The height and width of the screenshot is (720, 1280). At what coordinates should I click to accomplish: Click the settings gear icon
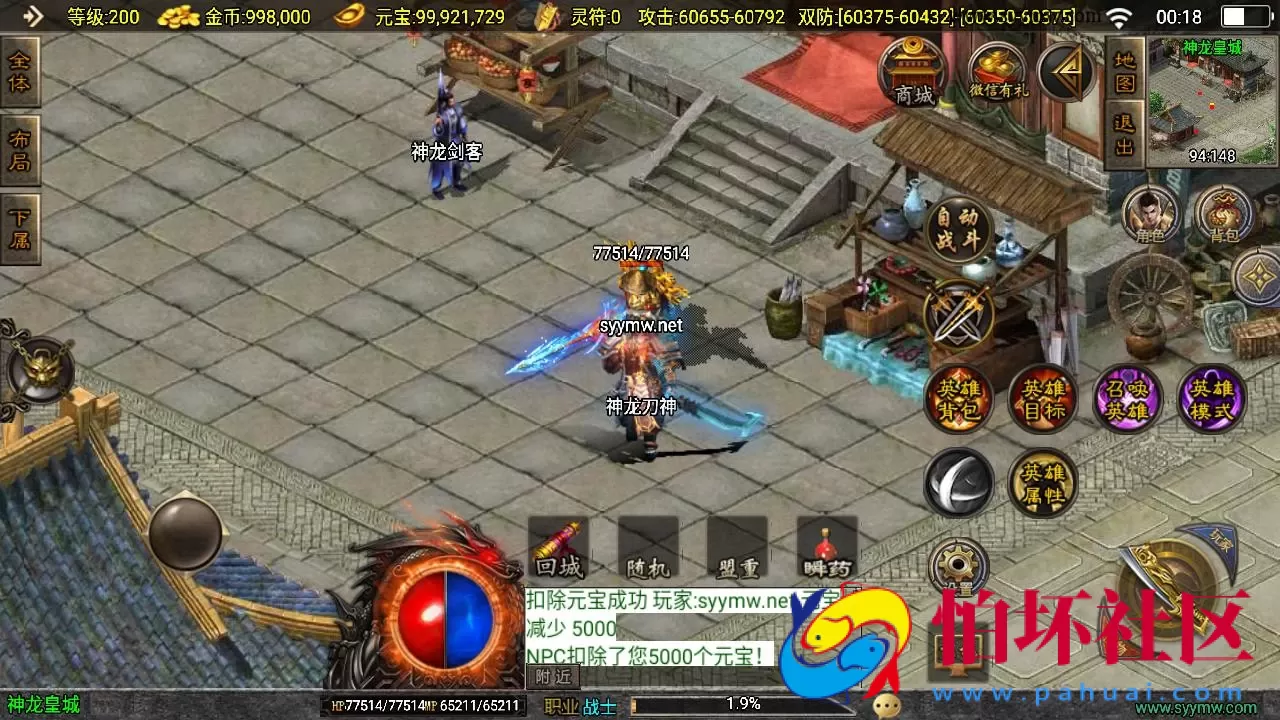coord(958,563)
